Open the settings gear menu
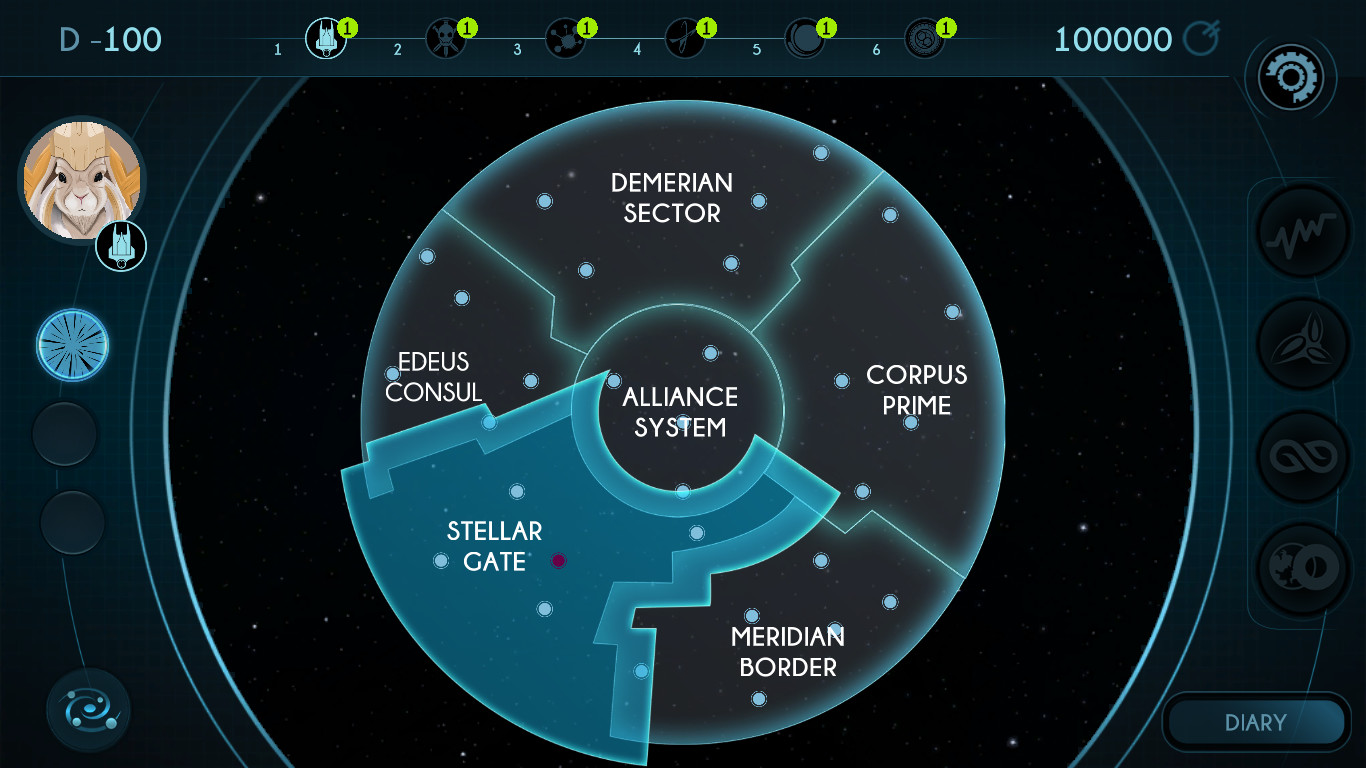Screen dimensions: 1366x768 point(1291,76)
